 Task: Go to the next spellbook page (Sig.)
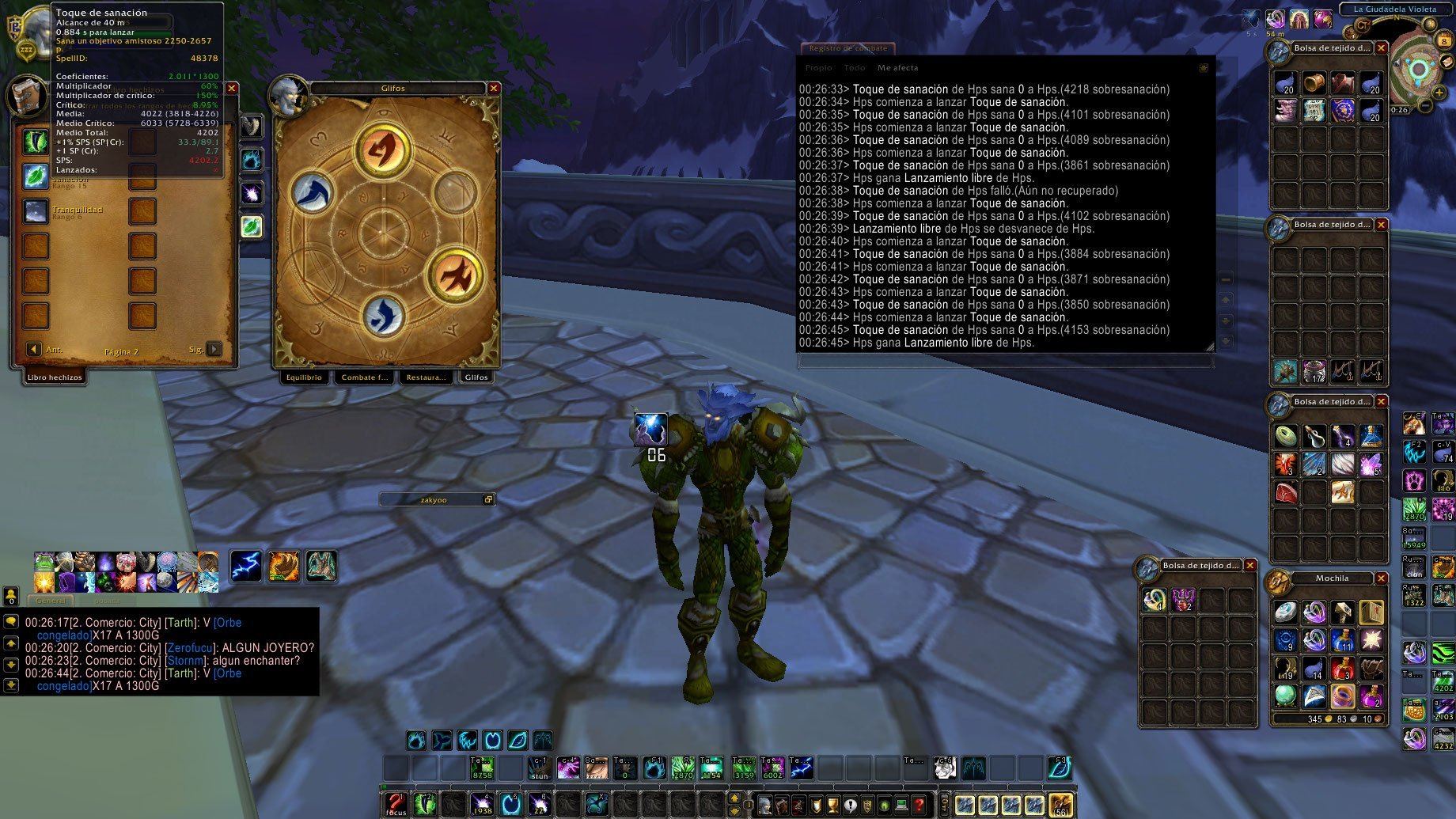pyautogui.click(x=214, y=349)
